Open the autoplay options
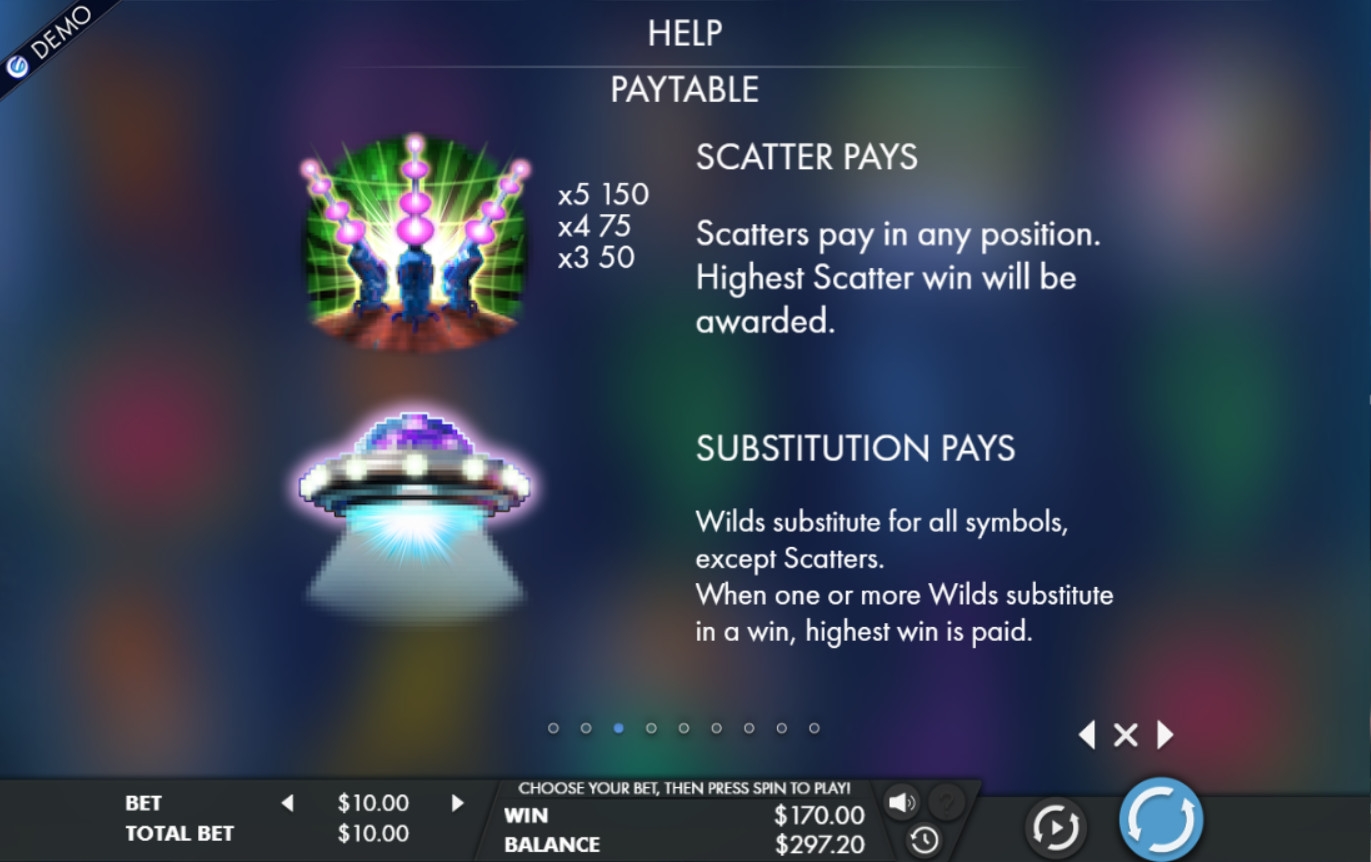 click(x=1056, y=827)
